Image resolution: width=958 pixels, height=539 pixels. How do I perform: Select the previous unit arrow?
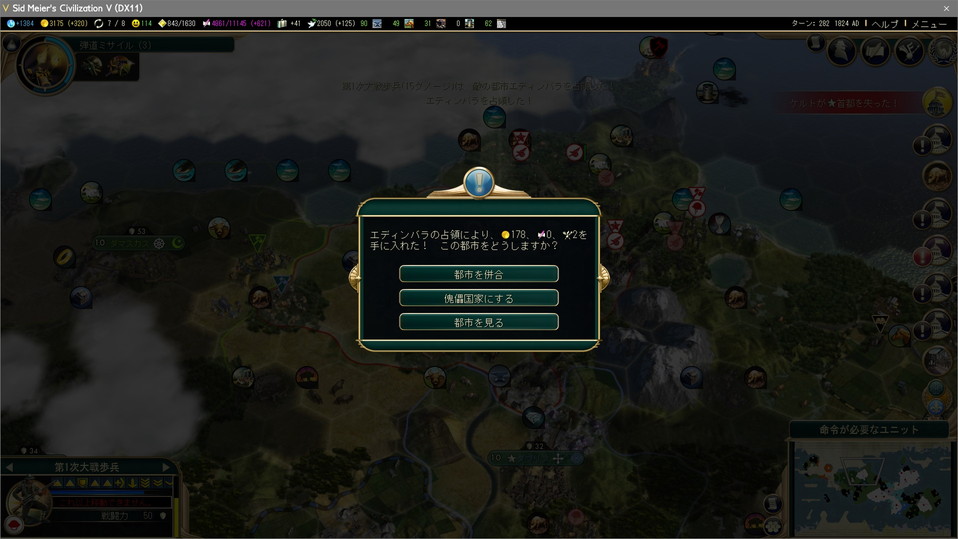(9, 467)
